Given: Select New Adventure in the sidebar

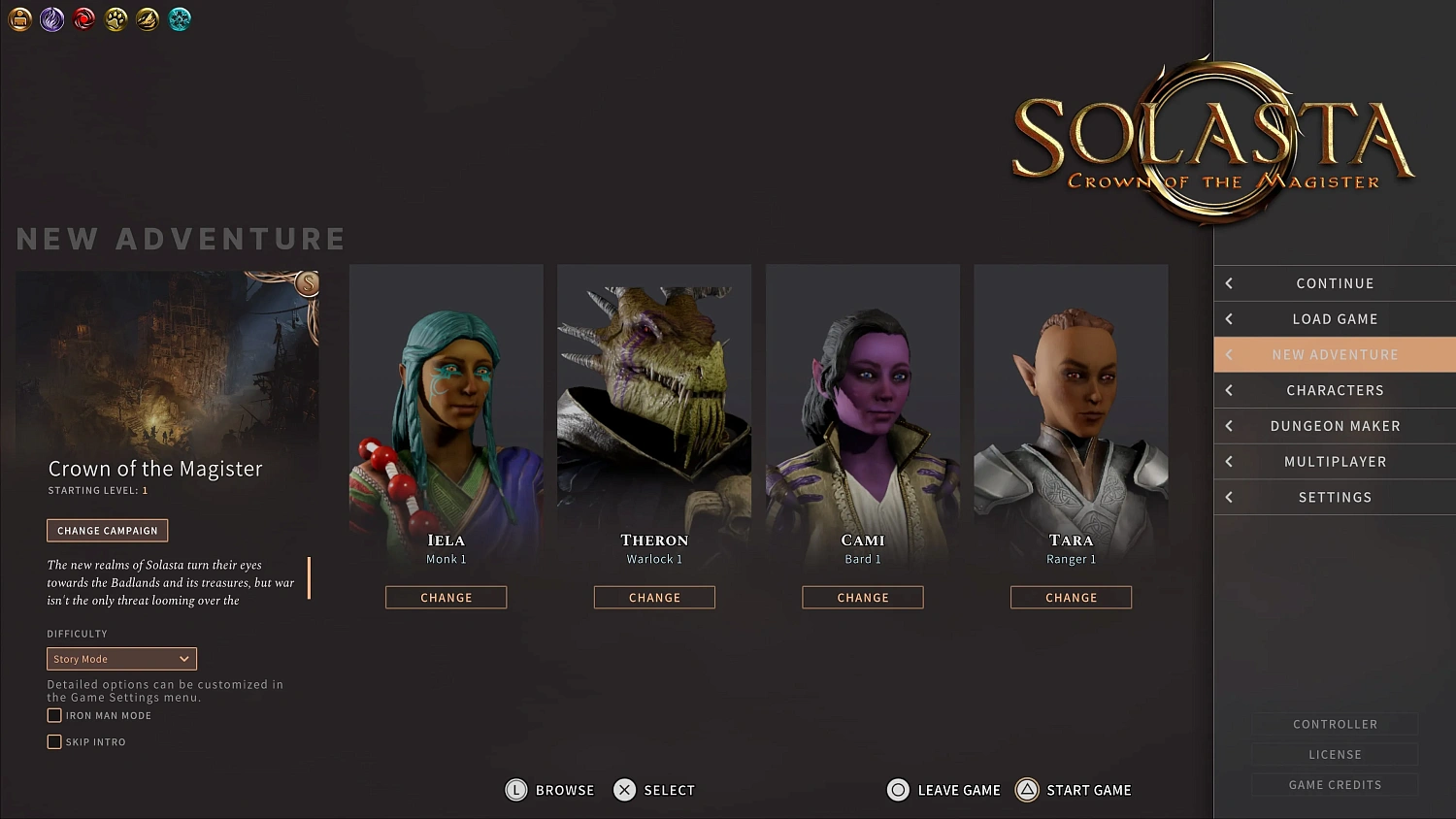Looking at the screenshot, I should point(1335,354).
